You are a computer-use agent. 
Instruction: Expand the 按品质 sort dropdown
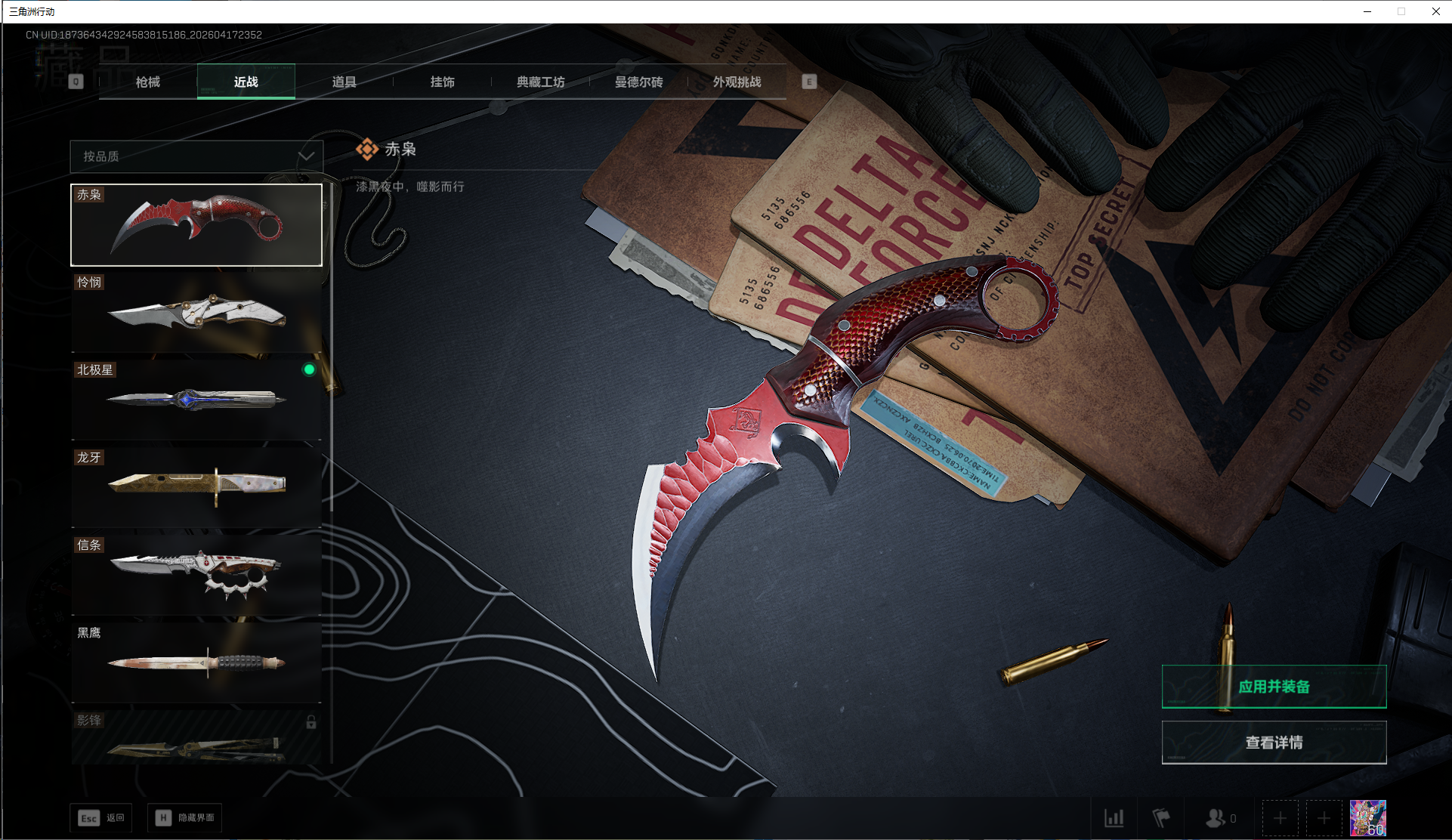(x=196, y=156)
